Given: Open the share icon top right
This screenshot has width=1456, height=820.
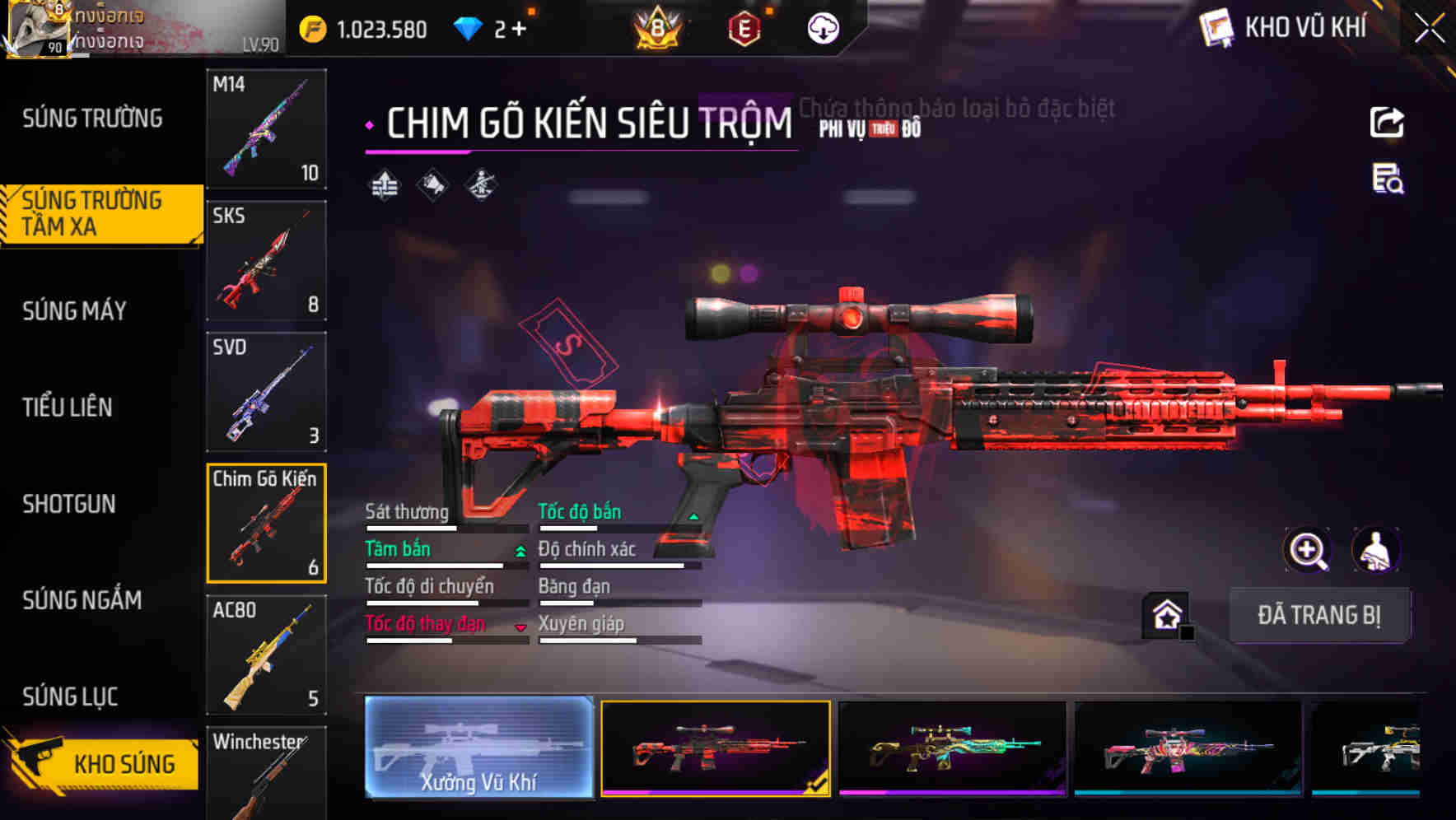Looking at the screenshot, I should [x=1388, y=122].
